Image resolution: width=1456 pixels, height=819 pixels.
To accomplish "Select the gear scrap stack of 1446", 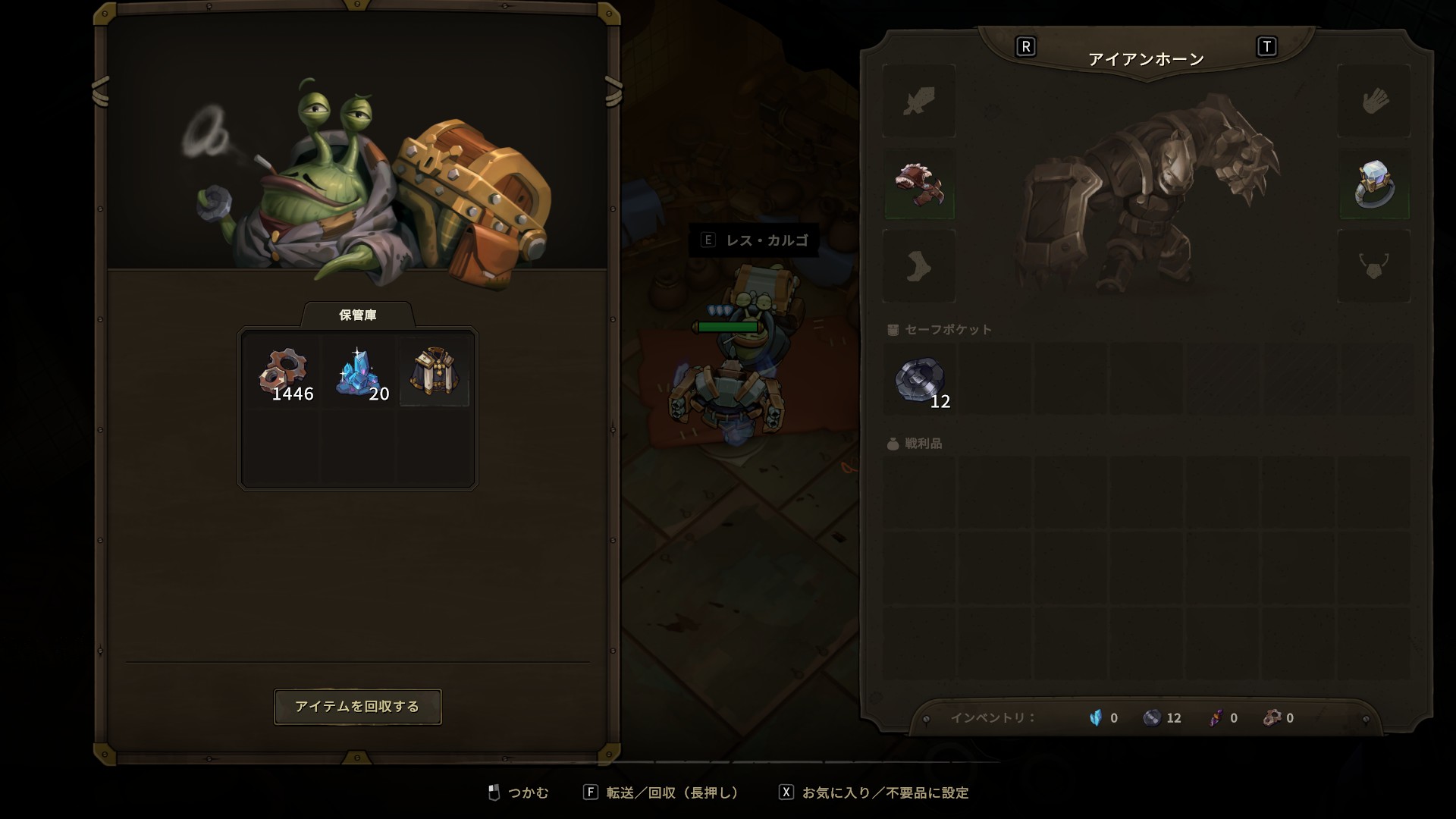I will (x=284, y=373).
